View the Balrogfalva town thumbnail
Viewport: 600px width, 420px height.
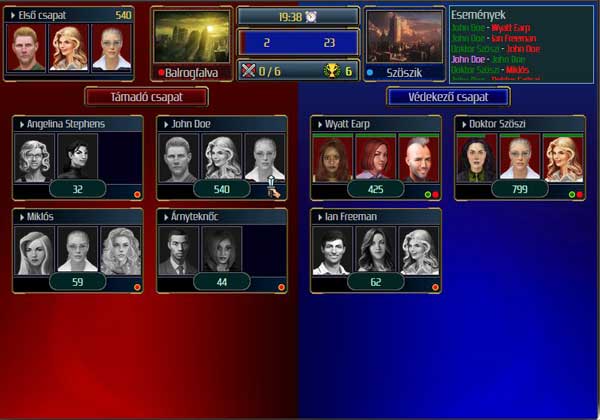click(191, 38)
